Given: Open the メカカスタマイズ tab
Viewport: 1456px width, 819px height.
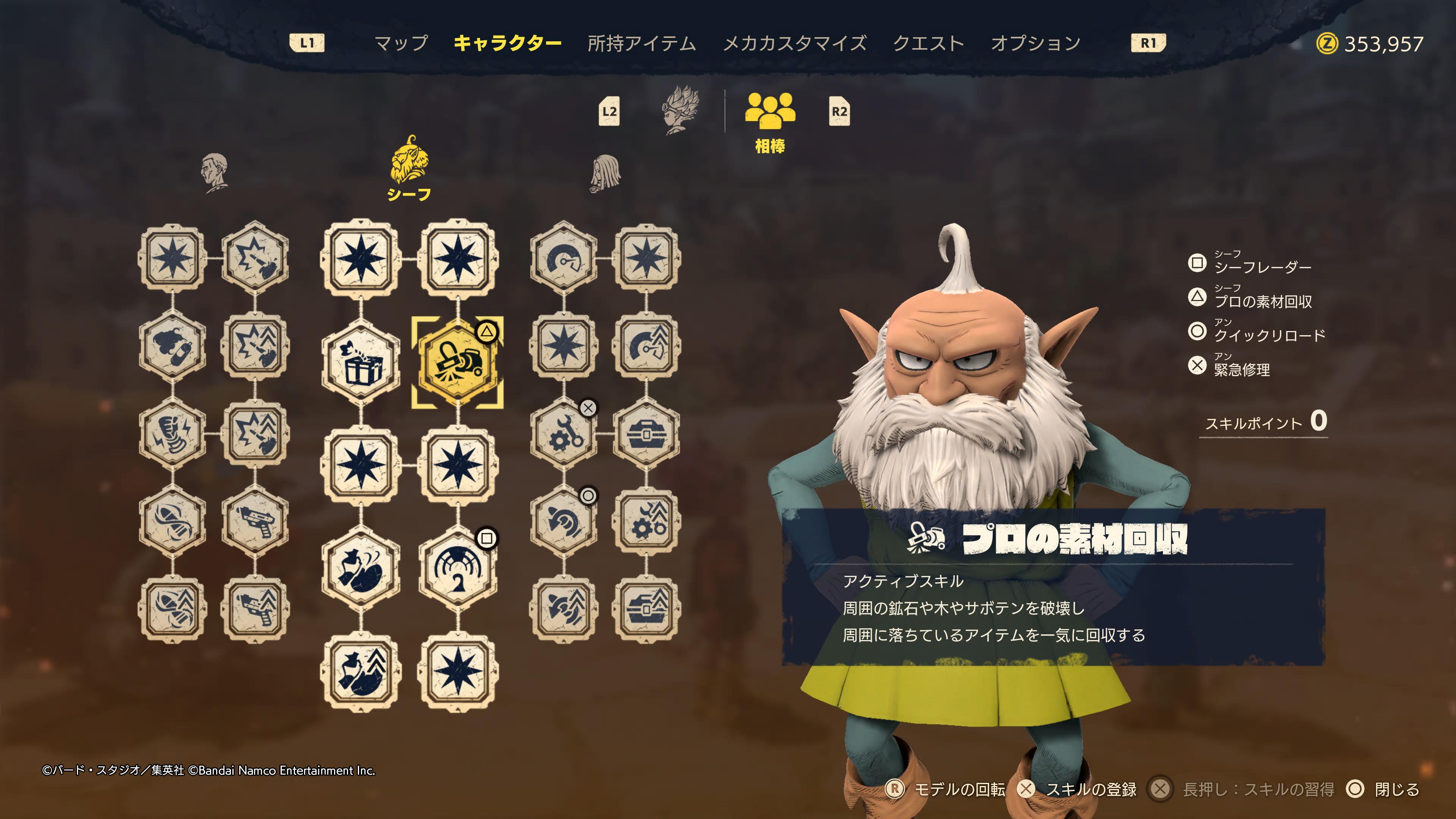Looking at the screenshot, I should [x=794, y=44].
